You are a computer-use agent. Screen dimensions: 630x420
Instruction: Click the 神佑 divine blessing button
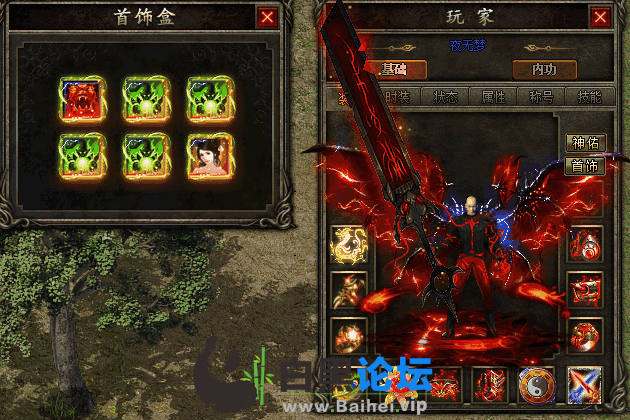(585, 143)
